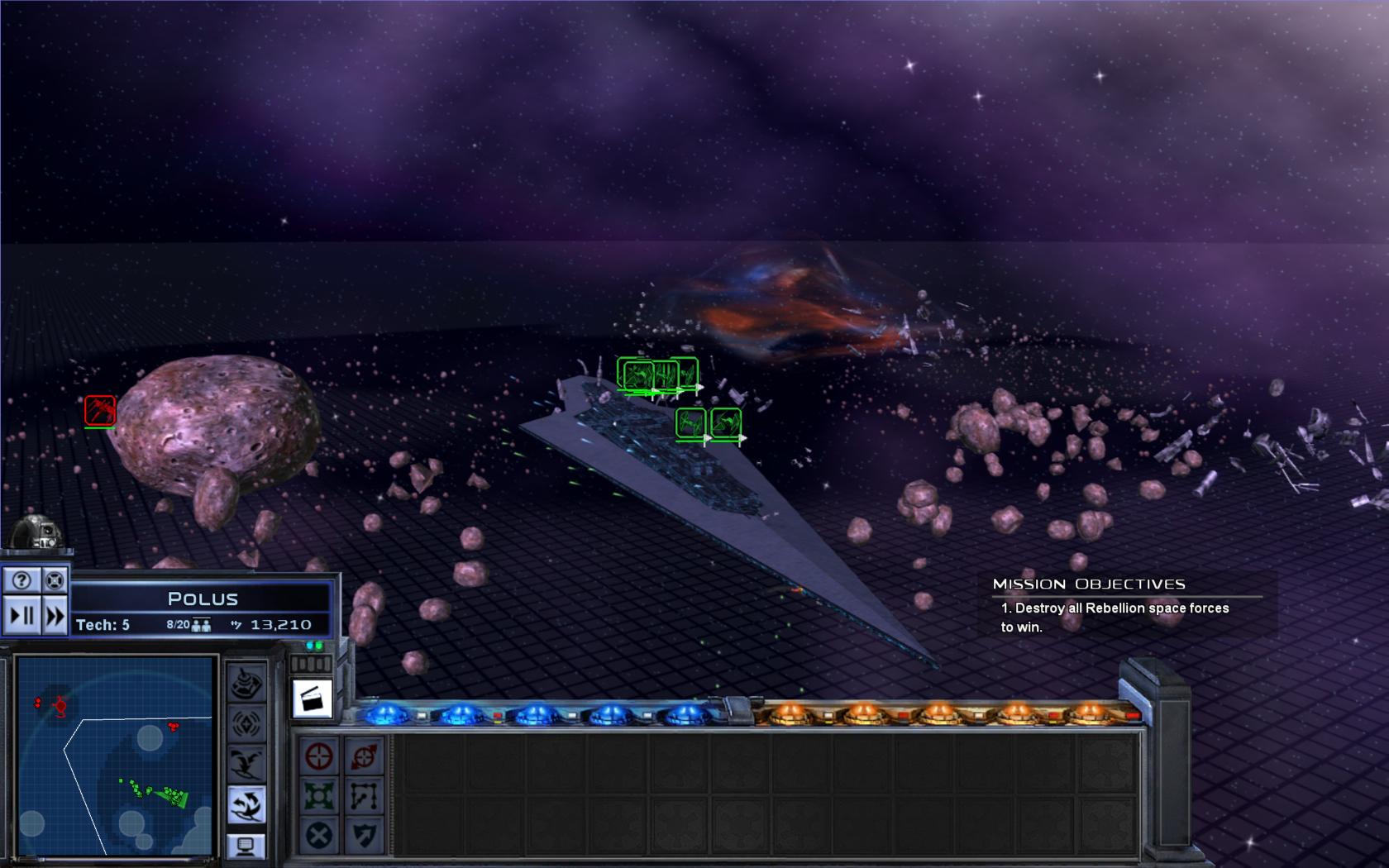The image size is (1389, 868).
Task: Open the options menu lifebuoy button
Action: pyautogui.click(x=55, y=580)
